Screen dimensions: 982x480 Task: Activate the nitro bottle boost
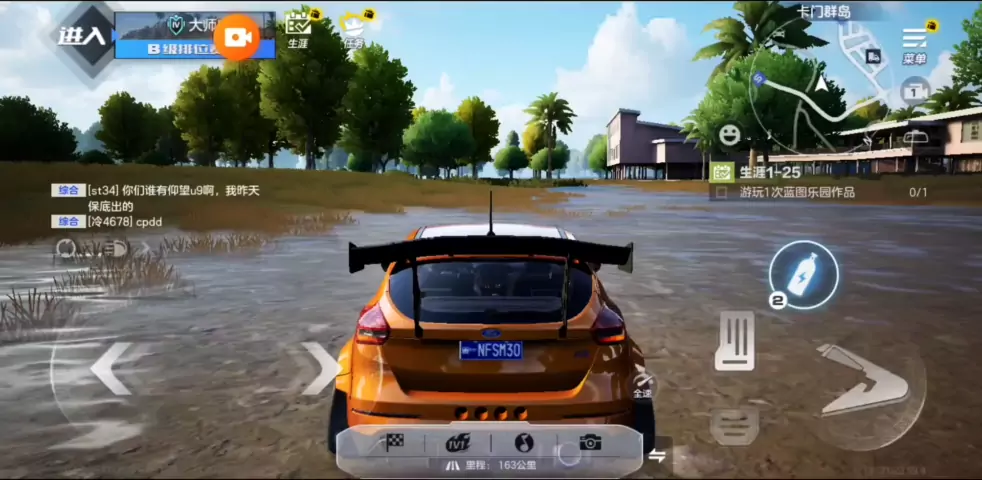coord(803,273)
